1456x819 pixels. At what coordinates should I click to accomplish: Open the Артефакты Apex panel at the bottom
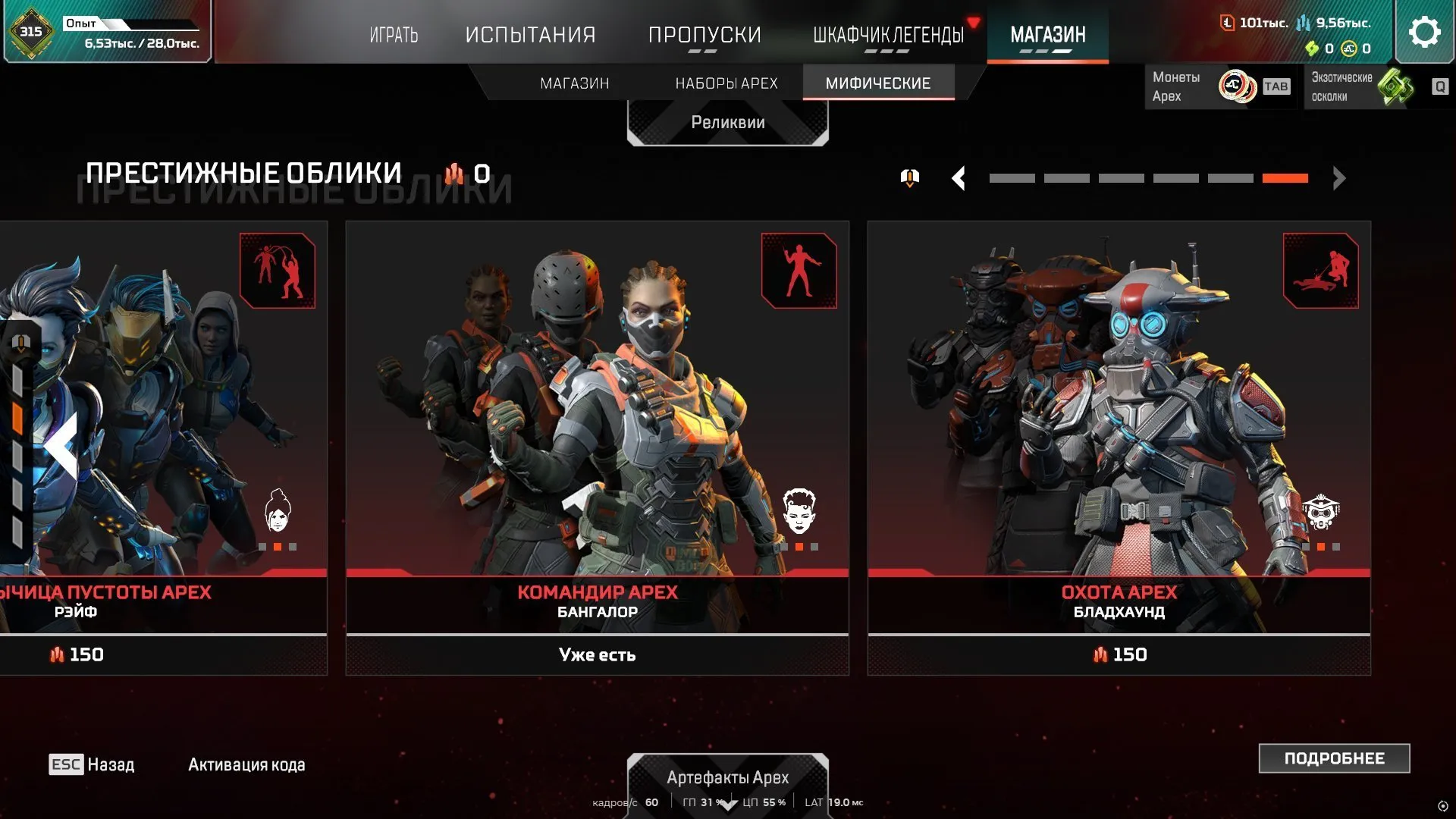pos(727,777)
